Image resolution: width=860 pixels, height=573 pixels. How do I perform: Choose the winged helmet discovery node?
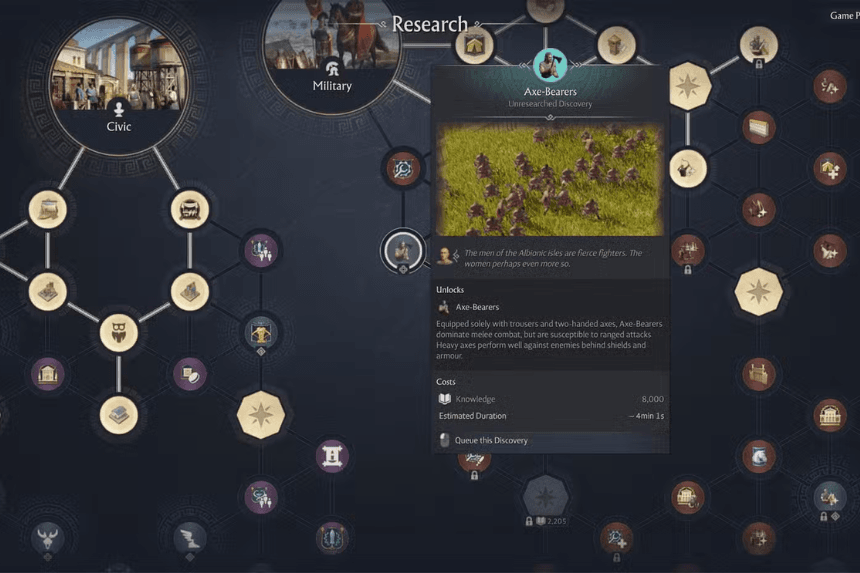[x=190, y=538]
